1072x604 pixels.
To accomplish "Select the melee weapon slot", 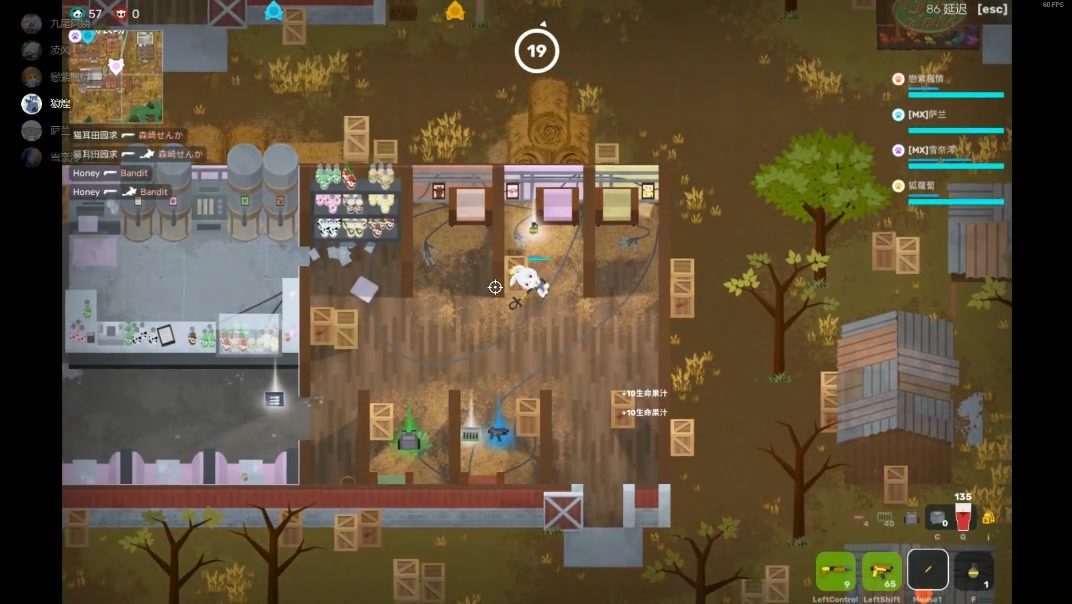I will (x=928, y=570).
